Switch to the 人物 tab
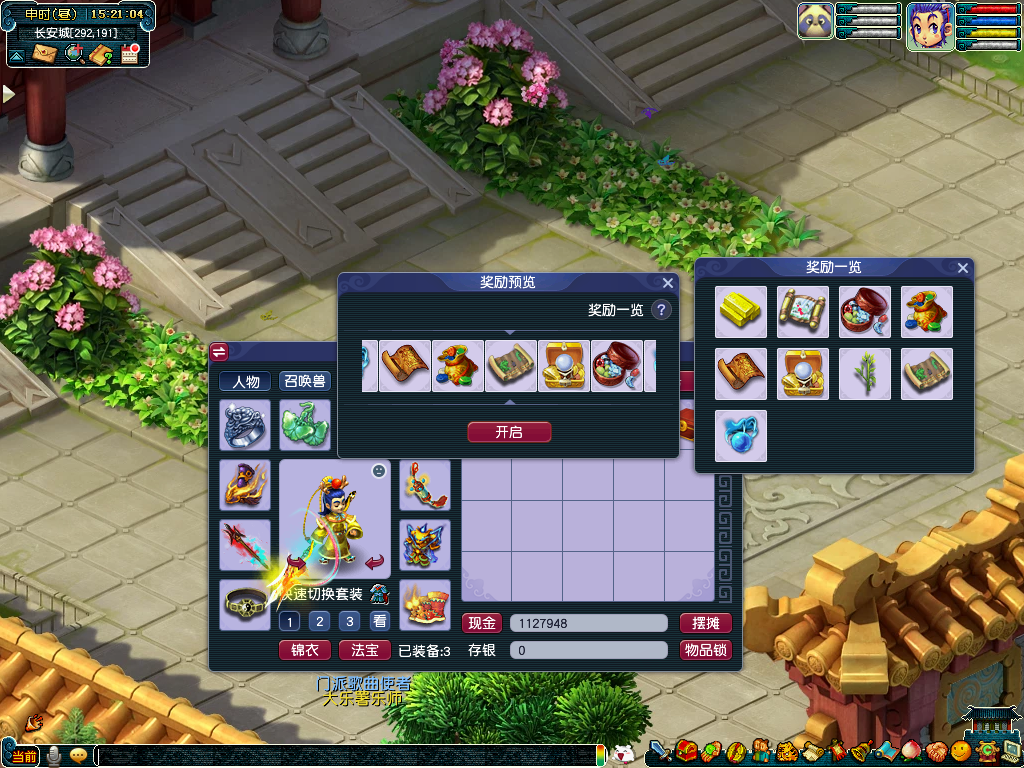Viewport: 1024px width, 768px height. 245,381
